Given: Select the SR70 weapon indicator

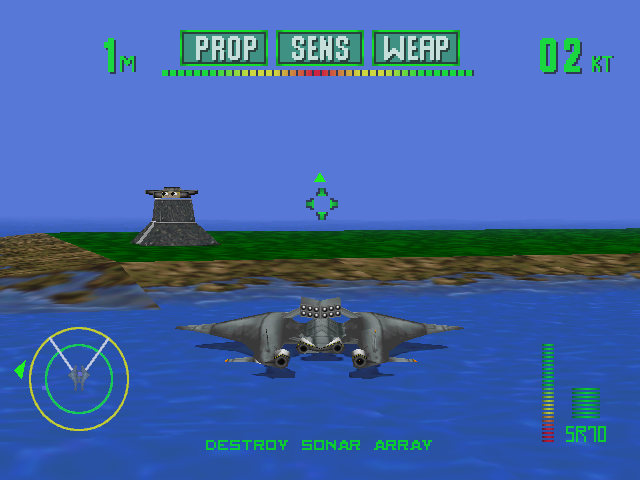Looking at the screenshot, I should point(585,434).
